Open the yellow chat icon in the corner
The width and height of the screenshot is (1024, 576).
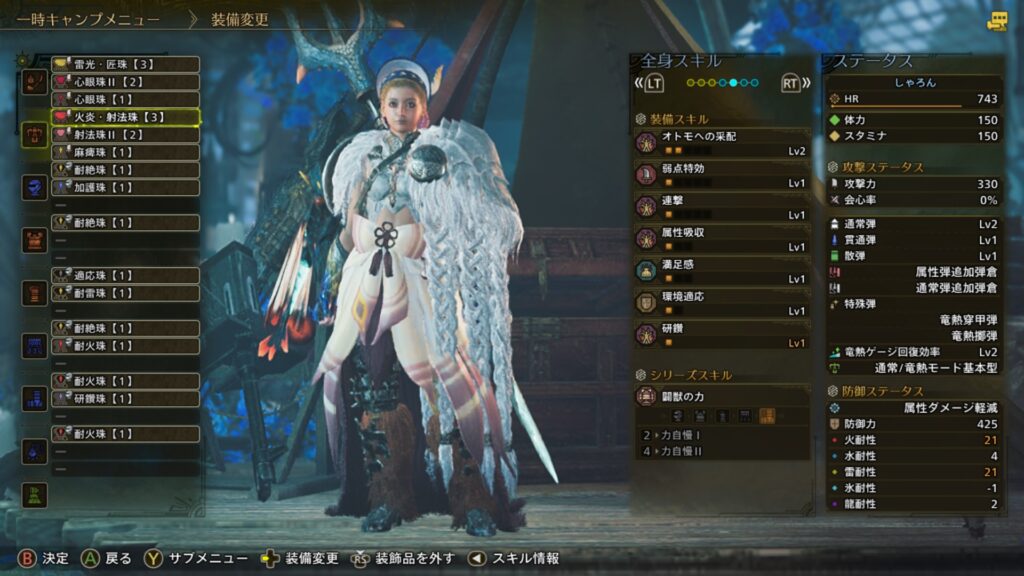pos(997,21)
